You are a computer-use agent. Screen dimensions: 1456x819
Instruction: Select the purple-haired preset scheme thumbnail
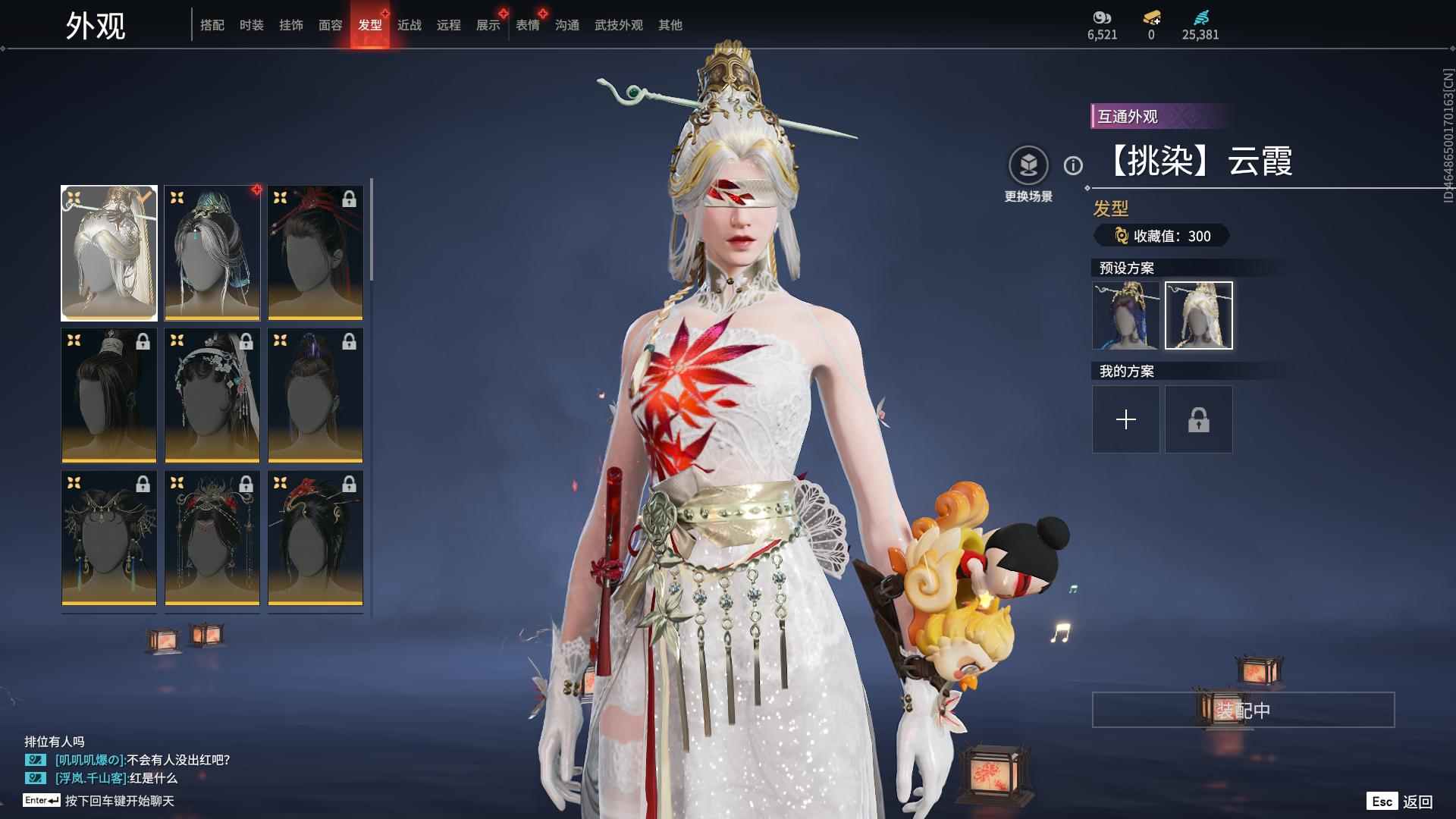point(1125,315)
